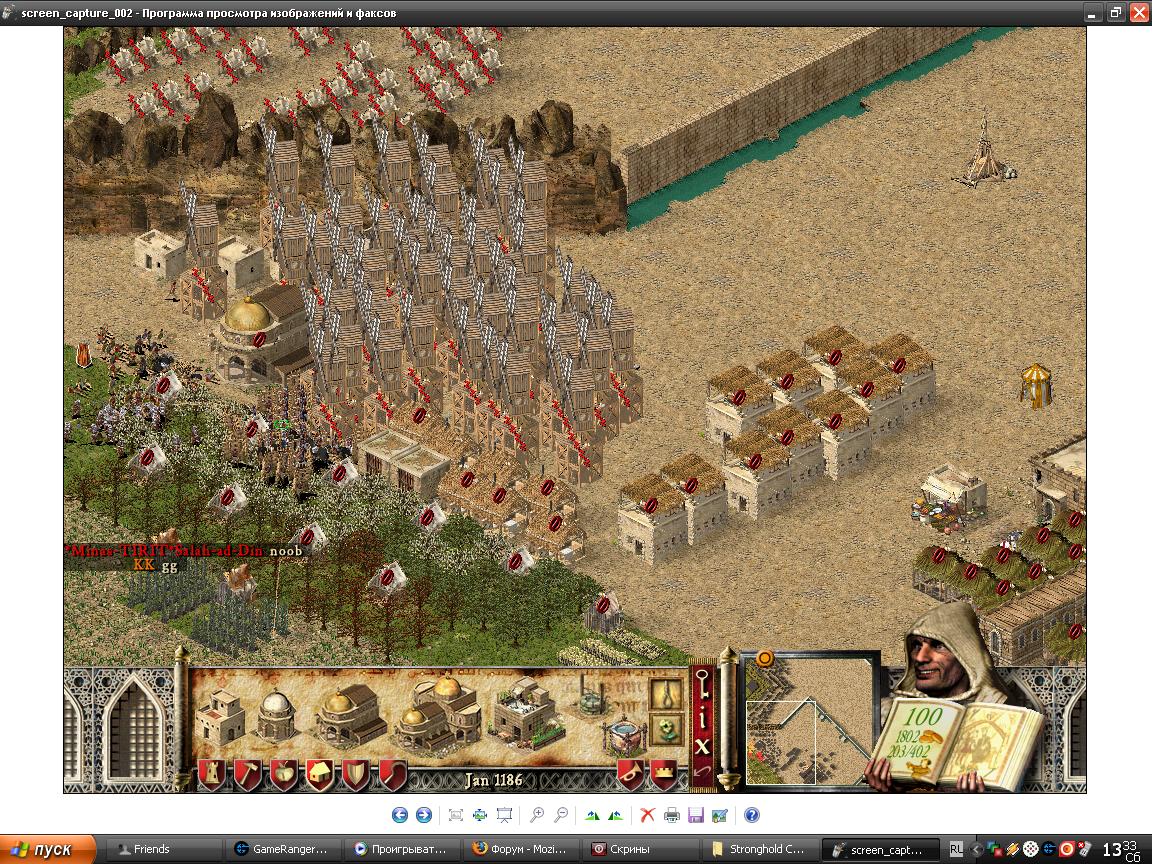Activate the delete 'x' button
1152x864 pixels.
point(703,746)
